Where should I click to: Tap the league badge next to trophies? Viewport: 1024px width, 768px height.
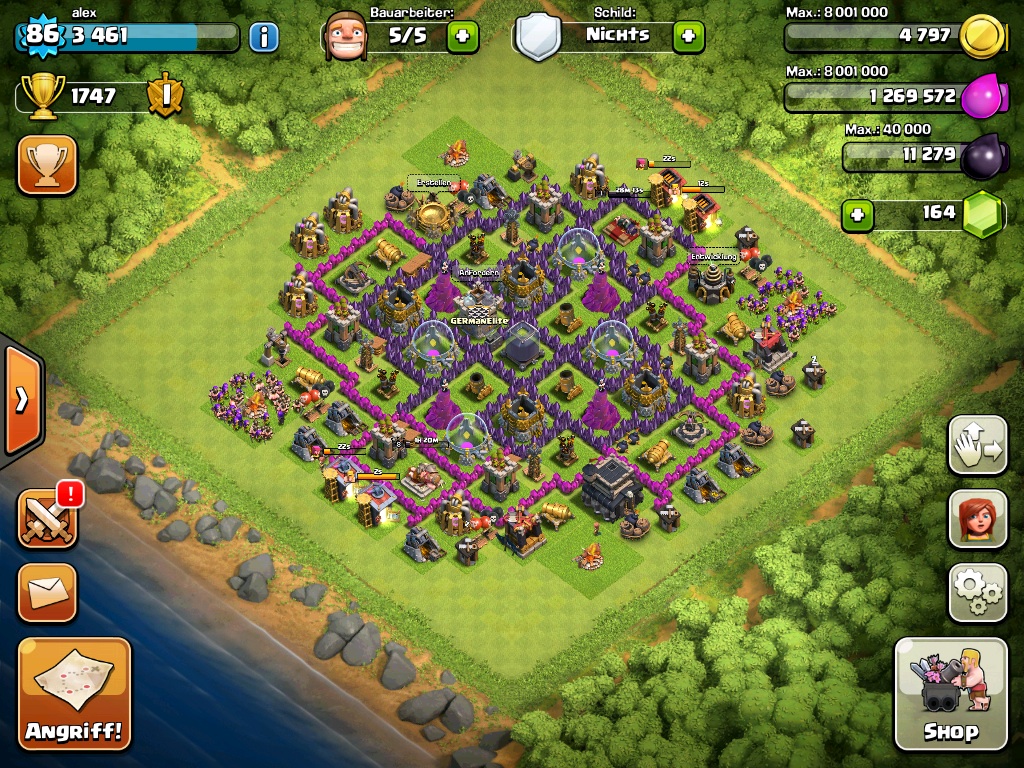click(x=165, y=96)
